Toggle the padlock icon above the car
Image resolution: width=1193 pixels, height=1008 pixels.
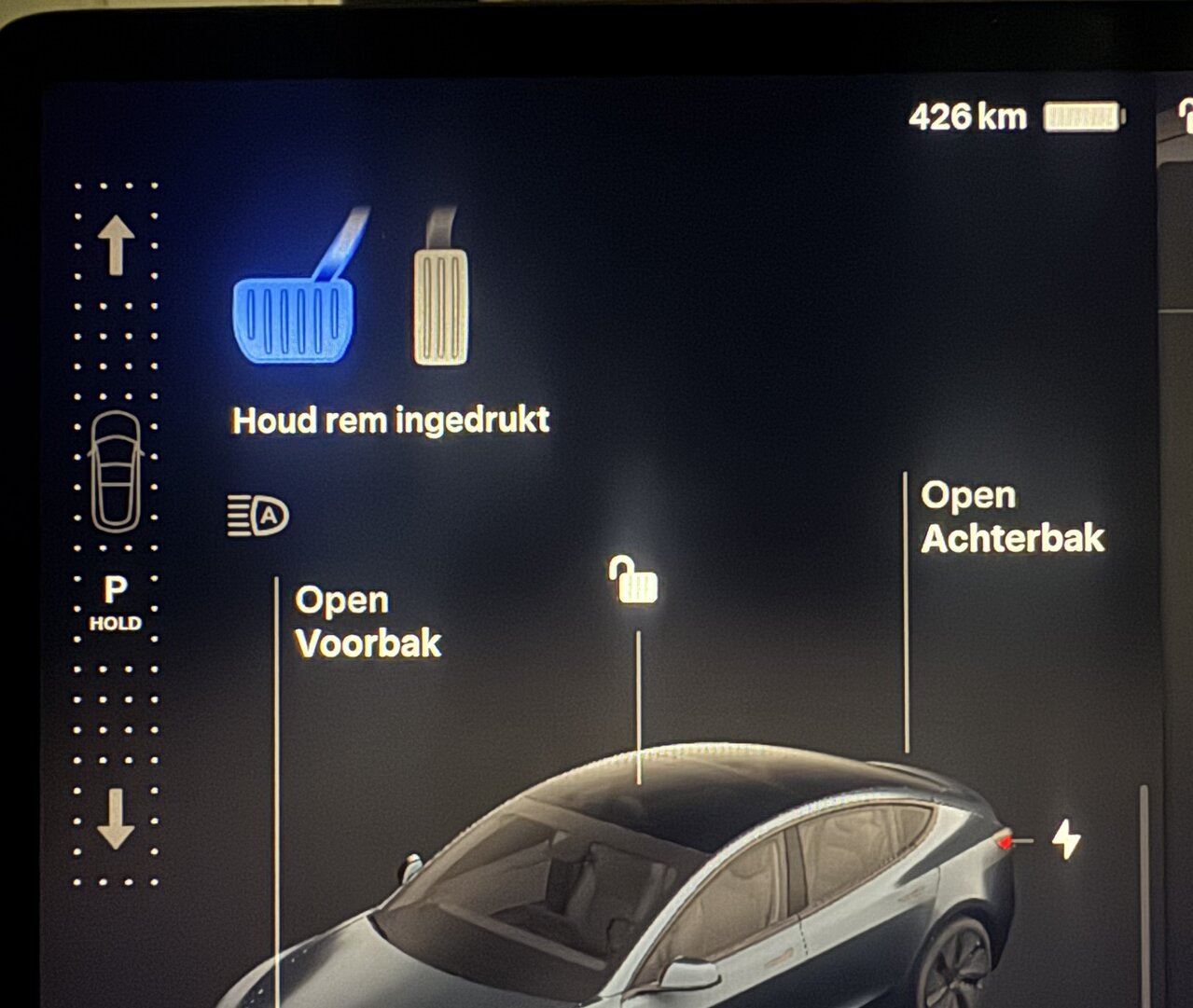click(x=634, y=581)
